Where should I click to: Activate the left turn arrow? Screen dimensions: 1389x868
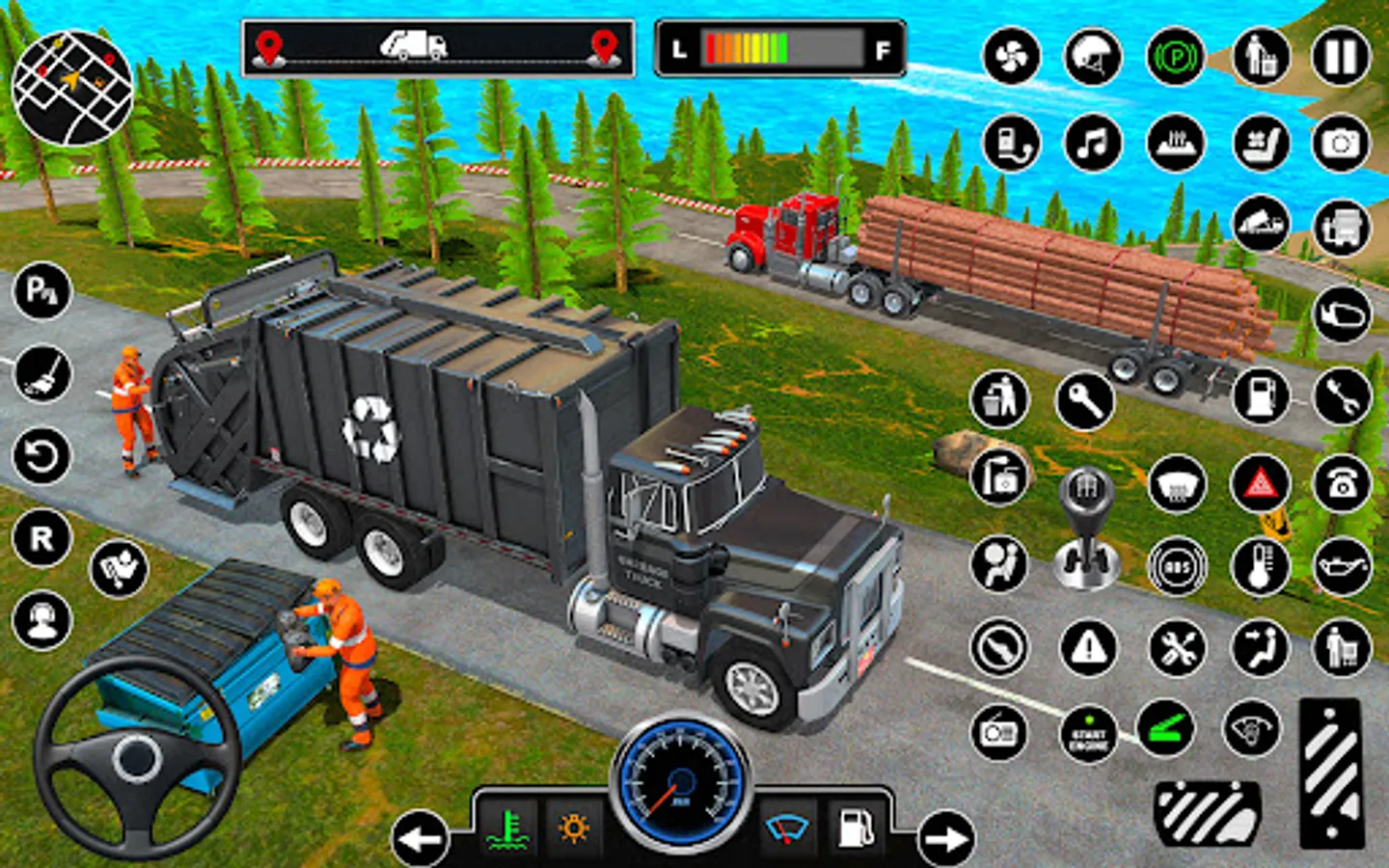click(x=421, y=839)
